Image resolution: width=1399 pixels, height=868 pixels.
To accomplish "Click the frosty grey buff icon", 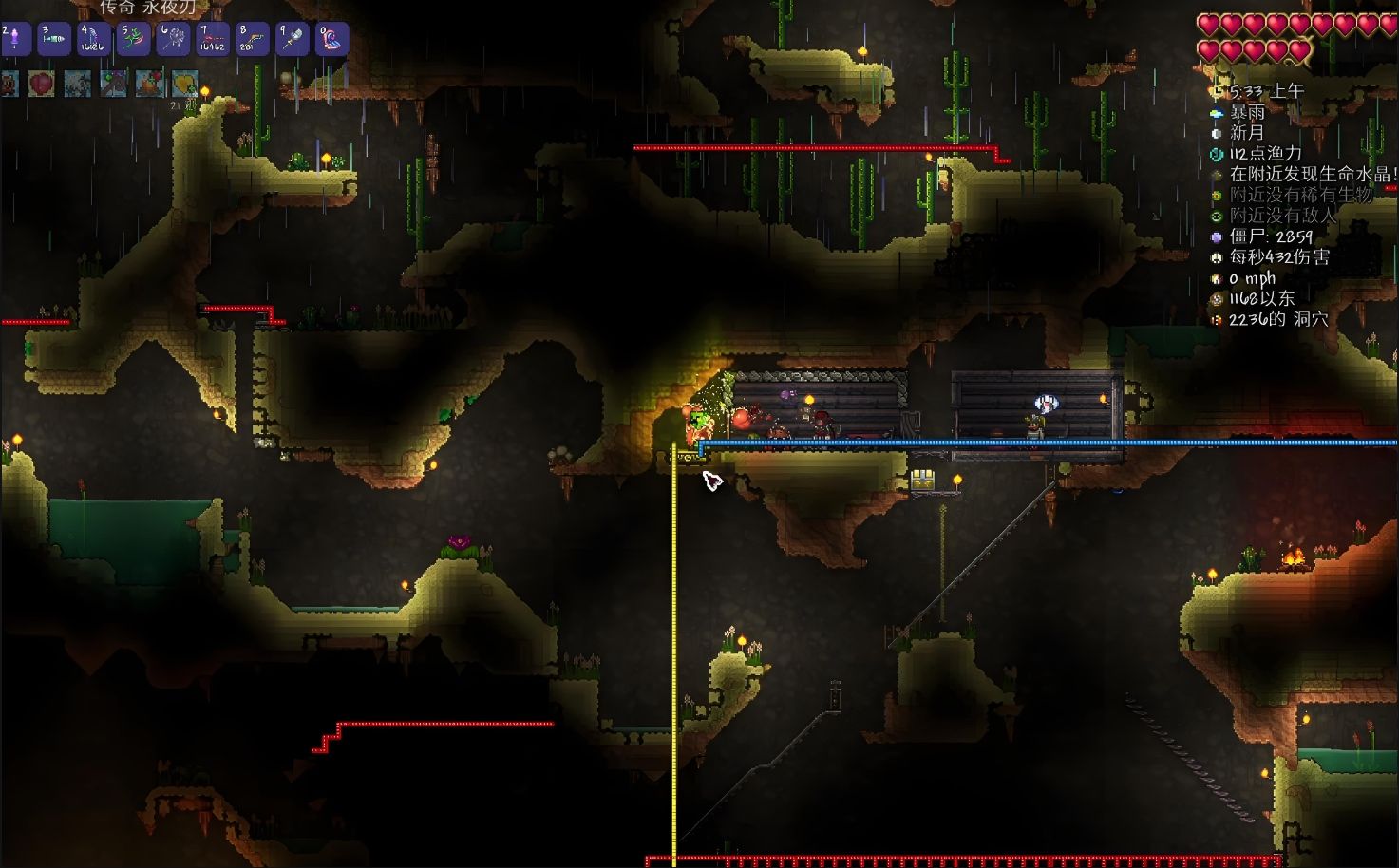I will point(78,84).
